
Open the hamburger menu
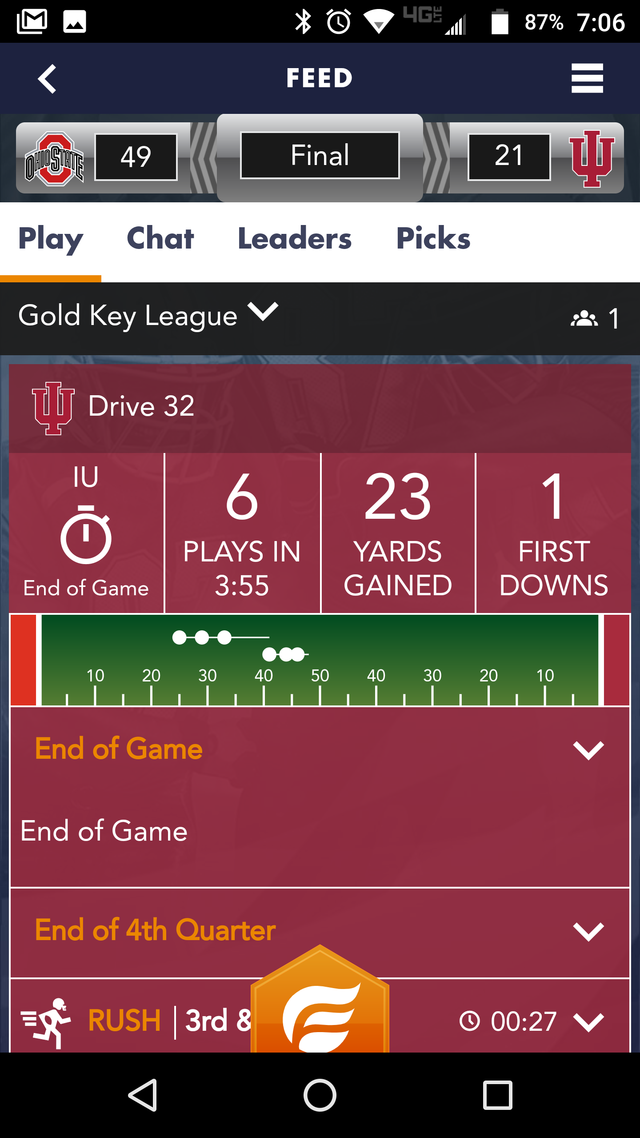click(x=587, y=78)
